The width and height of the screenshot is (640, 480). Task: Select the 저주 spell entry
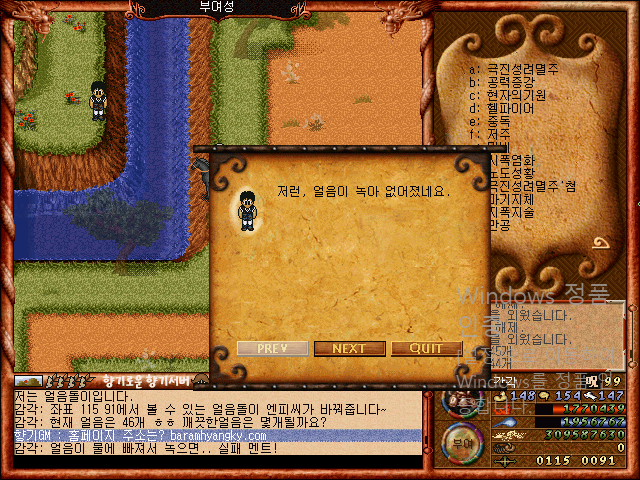click(x=497, y=134)
